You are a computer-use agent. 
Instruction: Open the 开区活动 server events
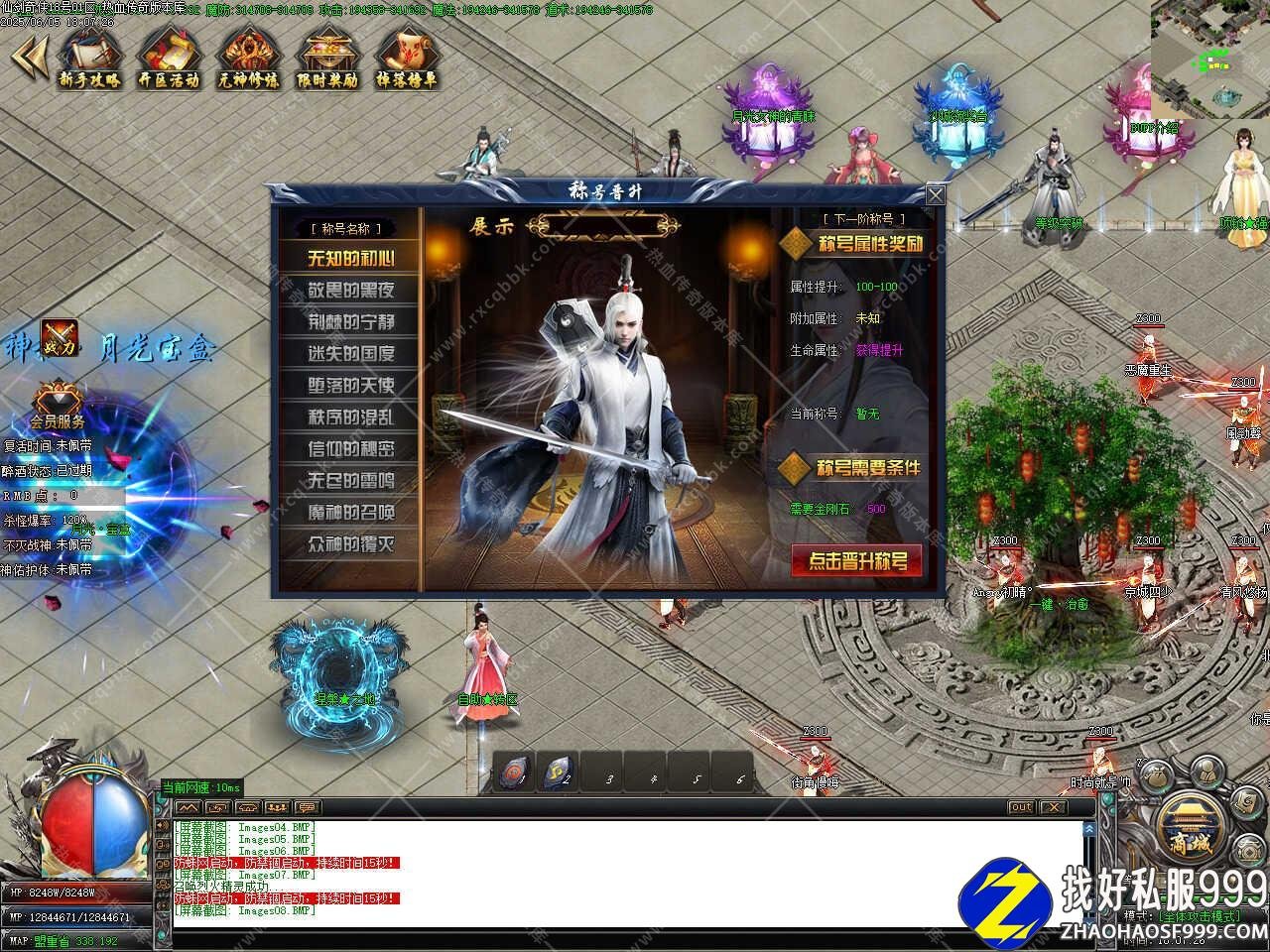(169, 59)
